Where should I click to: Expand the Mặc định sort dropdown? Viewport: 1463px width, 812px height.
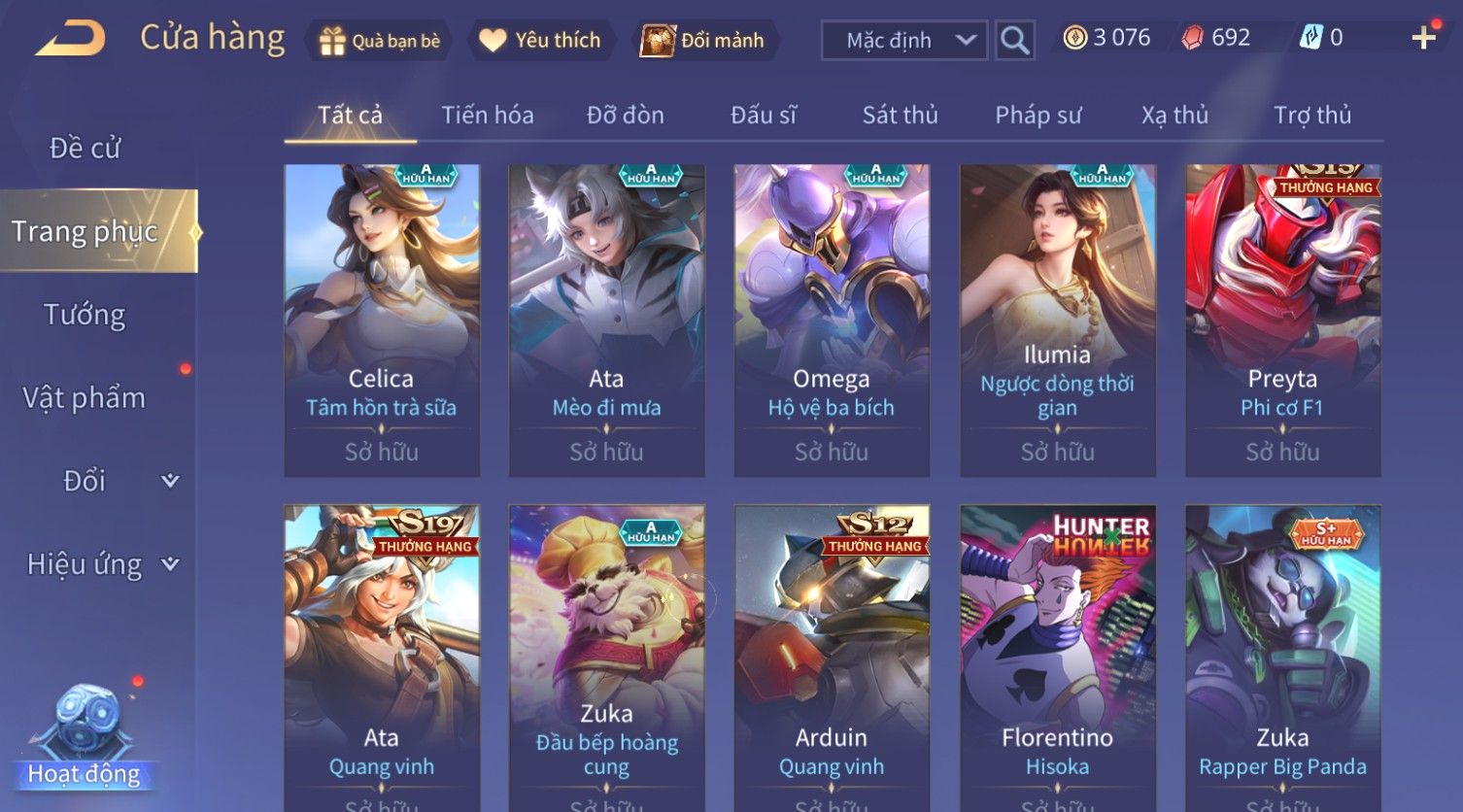click(x=903, y=41)
